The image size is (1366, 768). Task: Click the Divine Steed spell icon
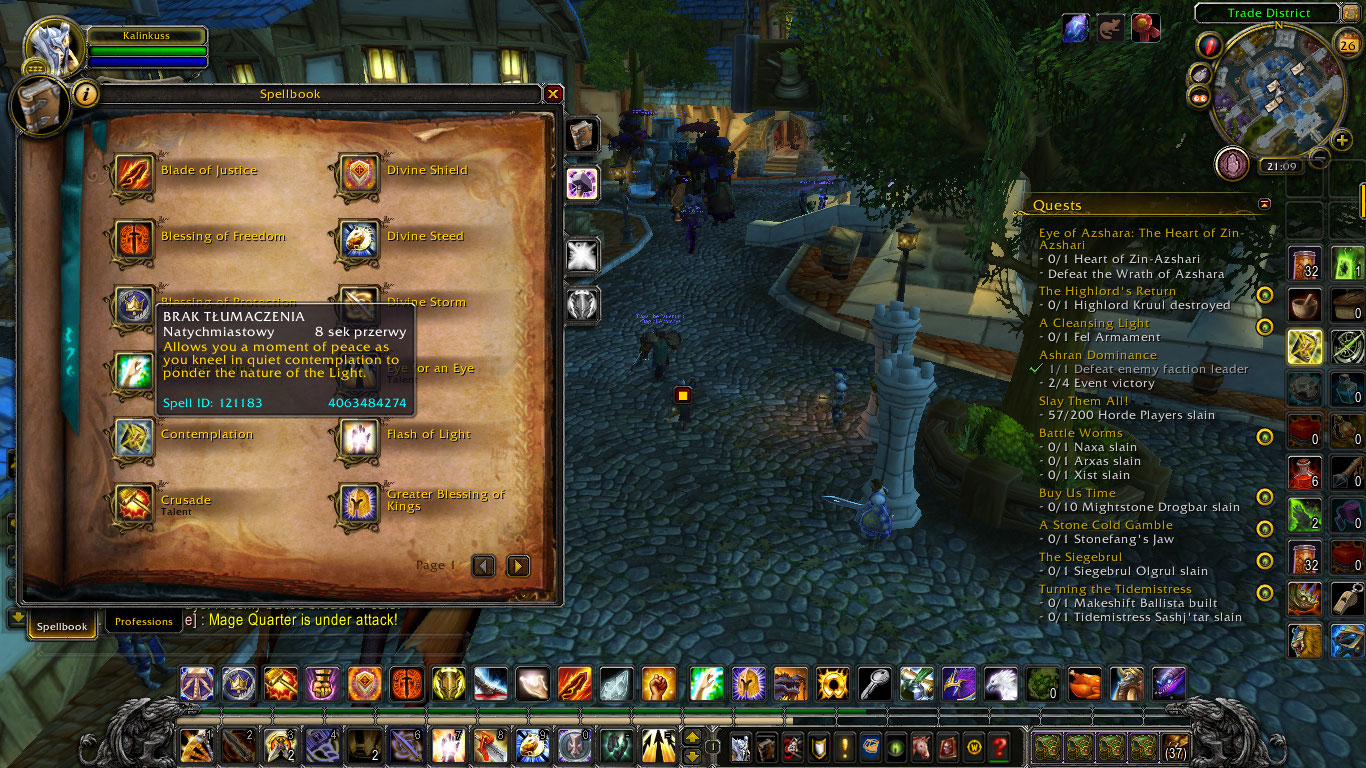(357, 238)
